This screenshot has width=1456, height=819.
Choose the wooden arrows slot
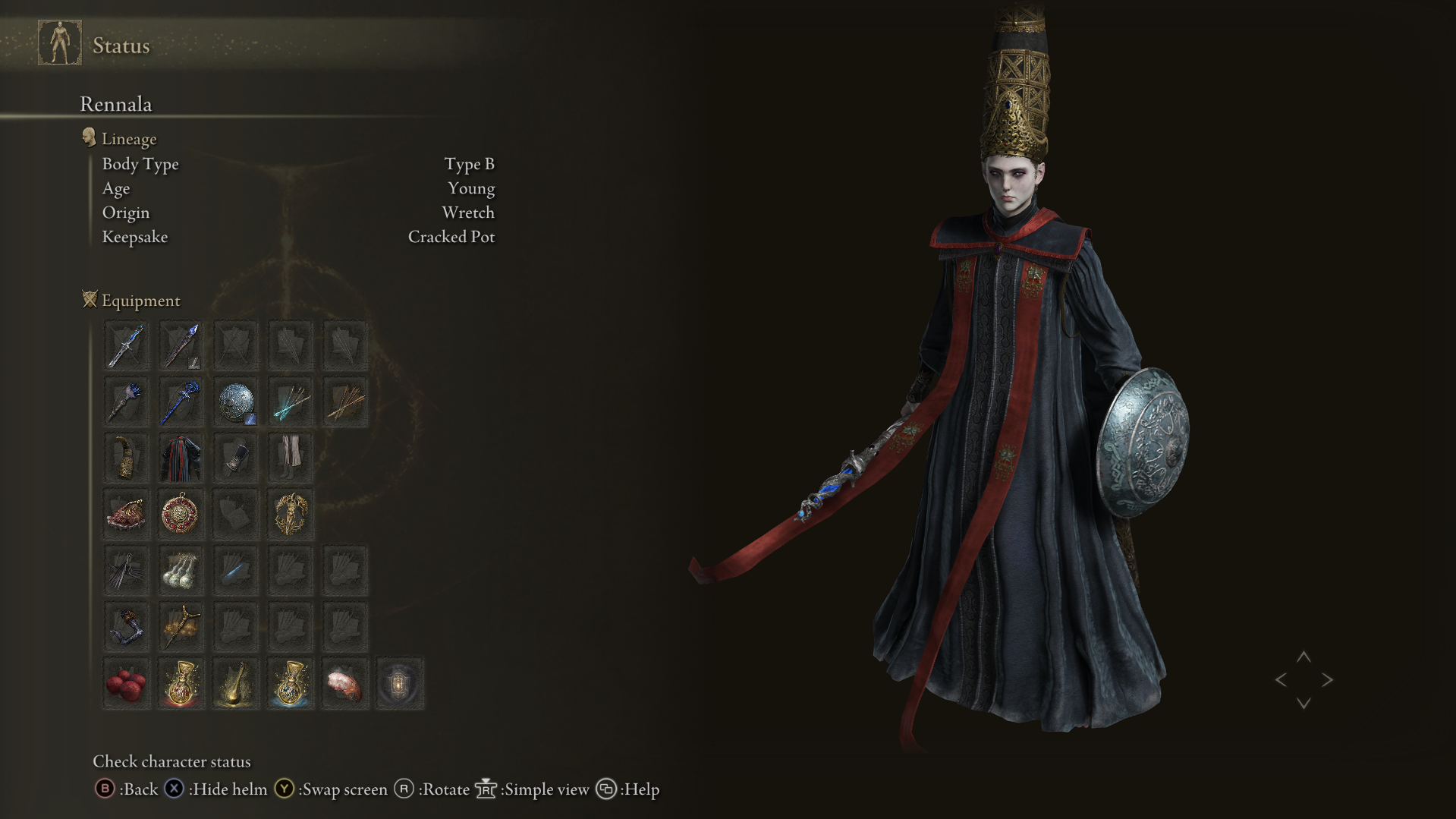[x=345, y=402]
